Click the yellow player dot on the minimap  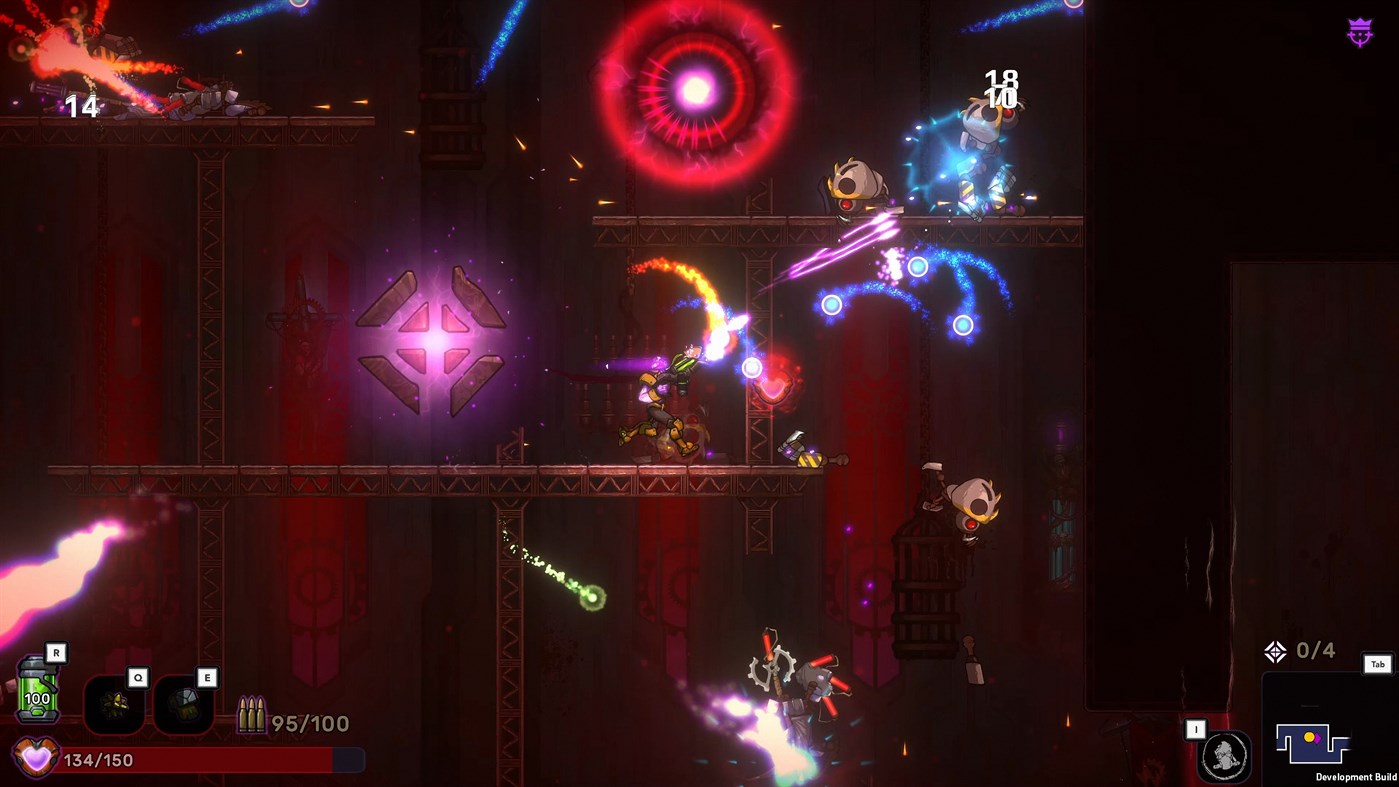tap(1310, 738)
